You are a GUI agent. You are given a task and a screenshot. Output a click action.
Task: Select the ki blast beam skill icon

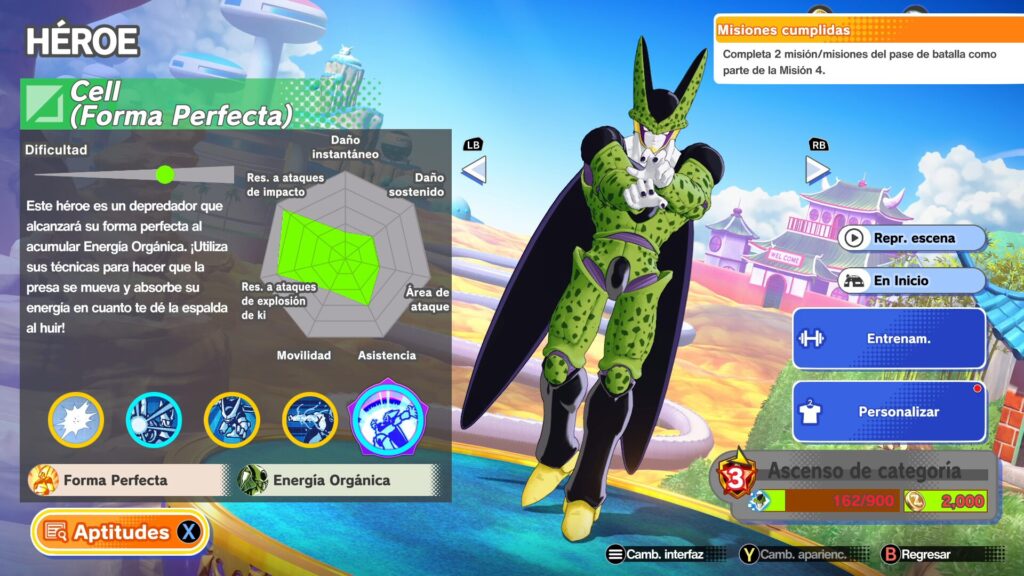click(x=154, y=419)
